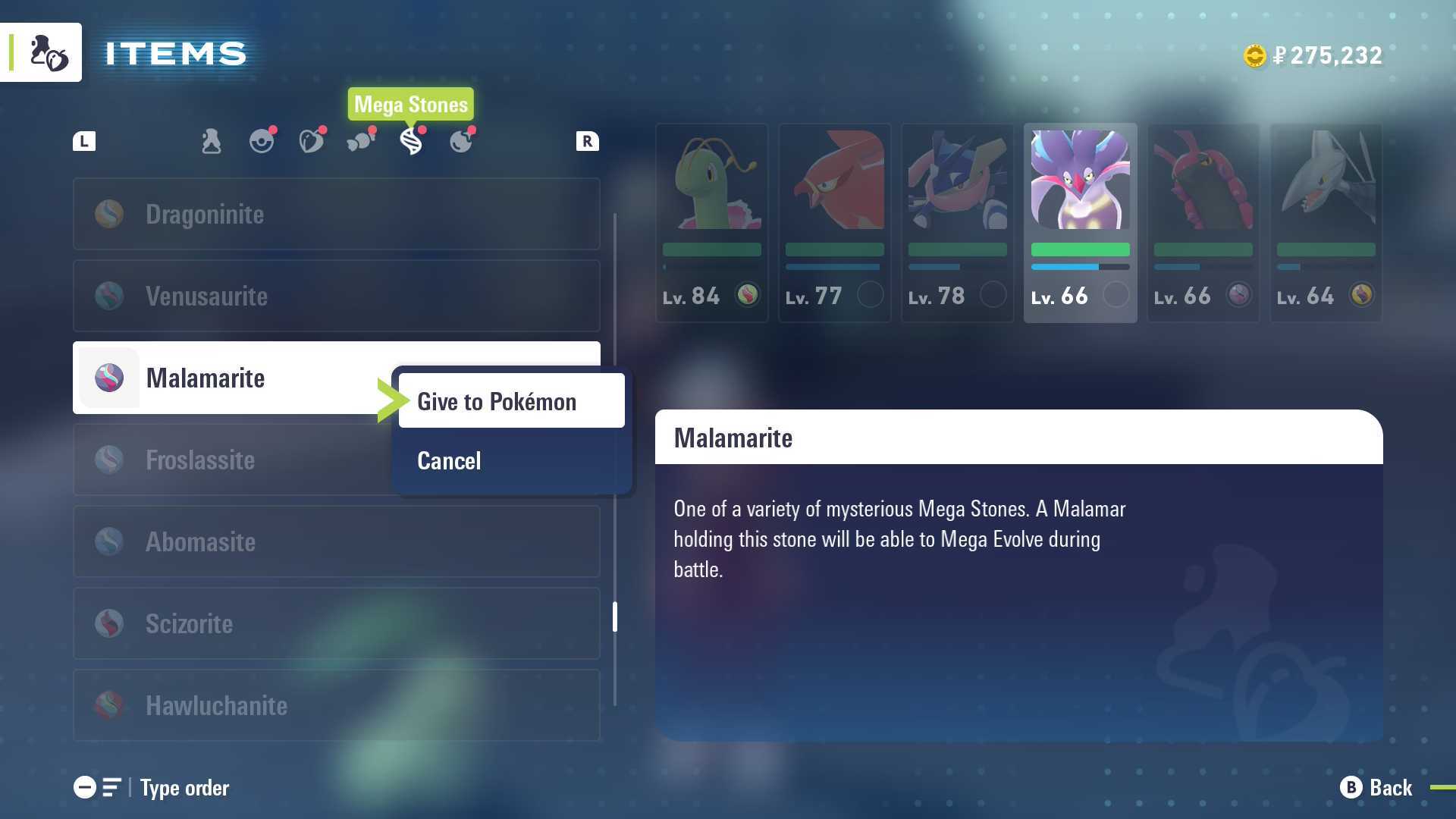
Task: Pick Dragoninite from the item list
Action: pos(336,215)
